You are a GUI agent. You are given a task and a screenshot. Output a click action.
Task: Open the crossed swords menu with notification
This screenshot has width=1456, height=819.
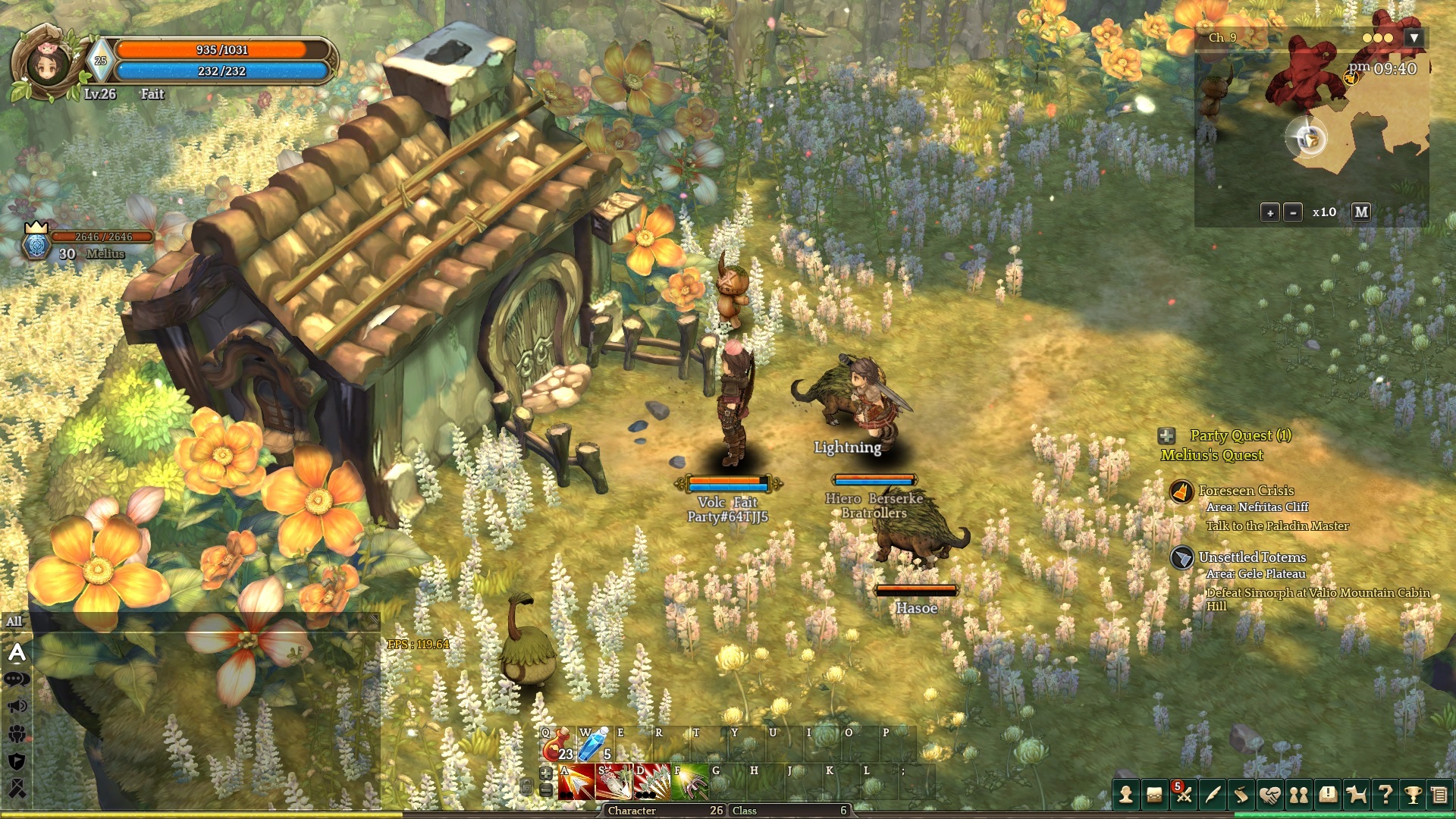coord(1183,795)
